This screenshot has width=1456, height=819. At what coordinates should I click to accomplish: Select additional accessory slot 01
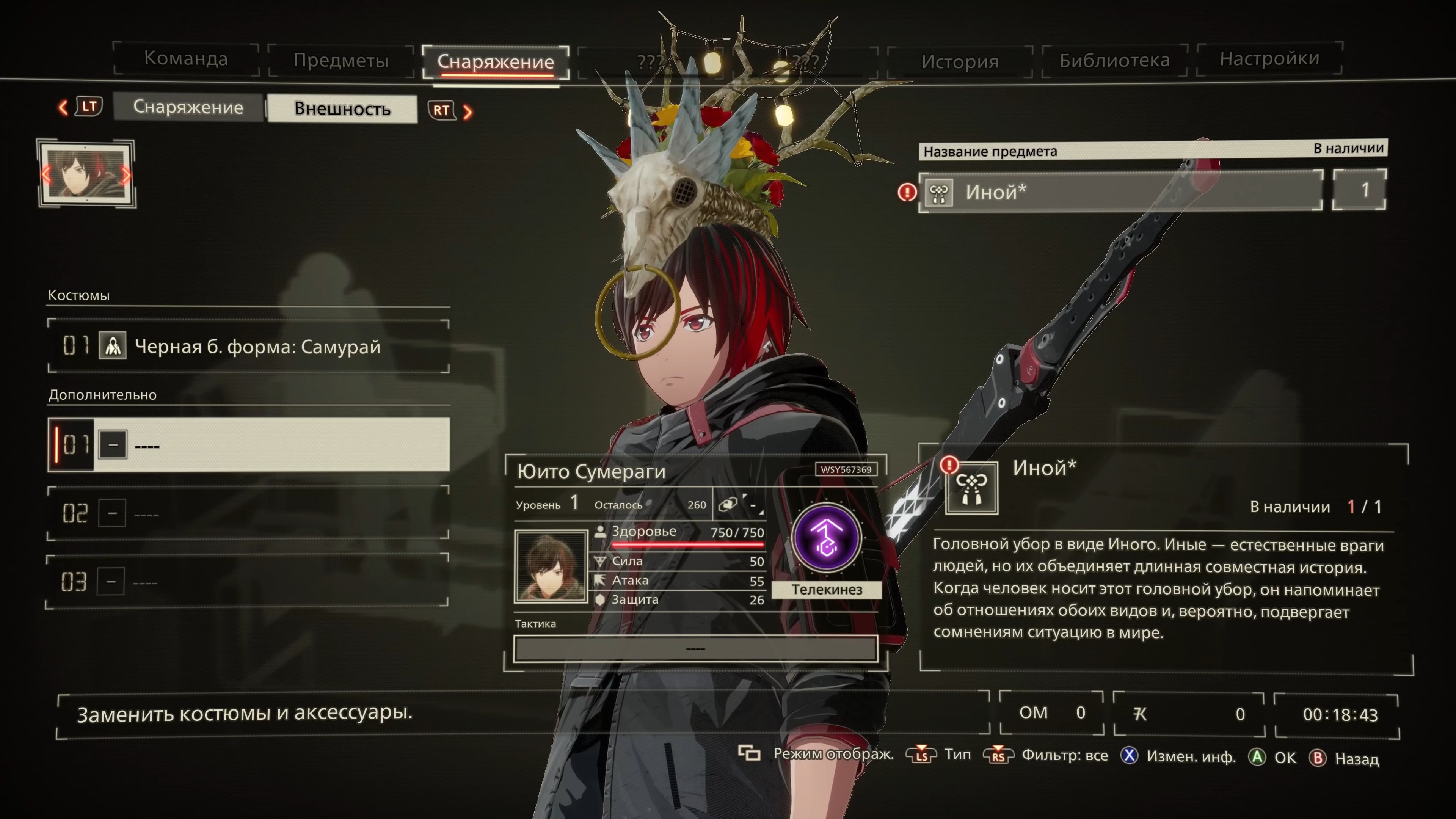(249, 445)
